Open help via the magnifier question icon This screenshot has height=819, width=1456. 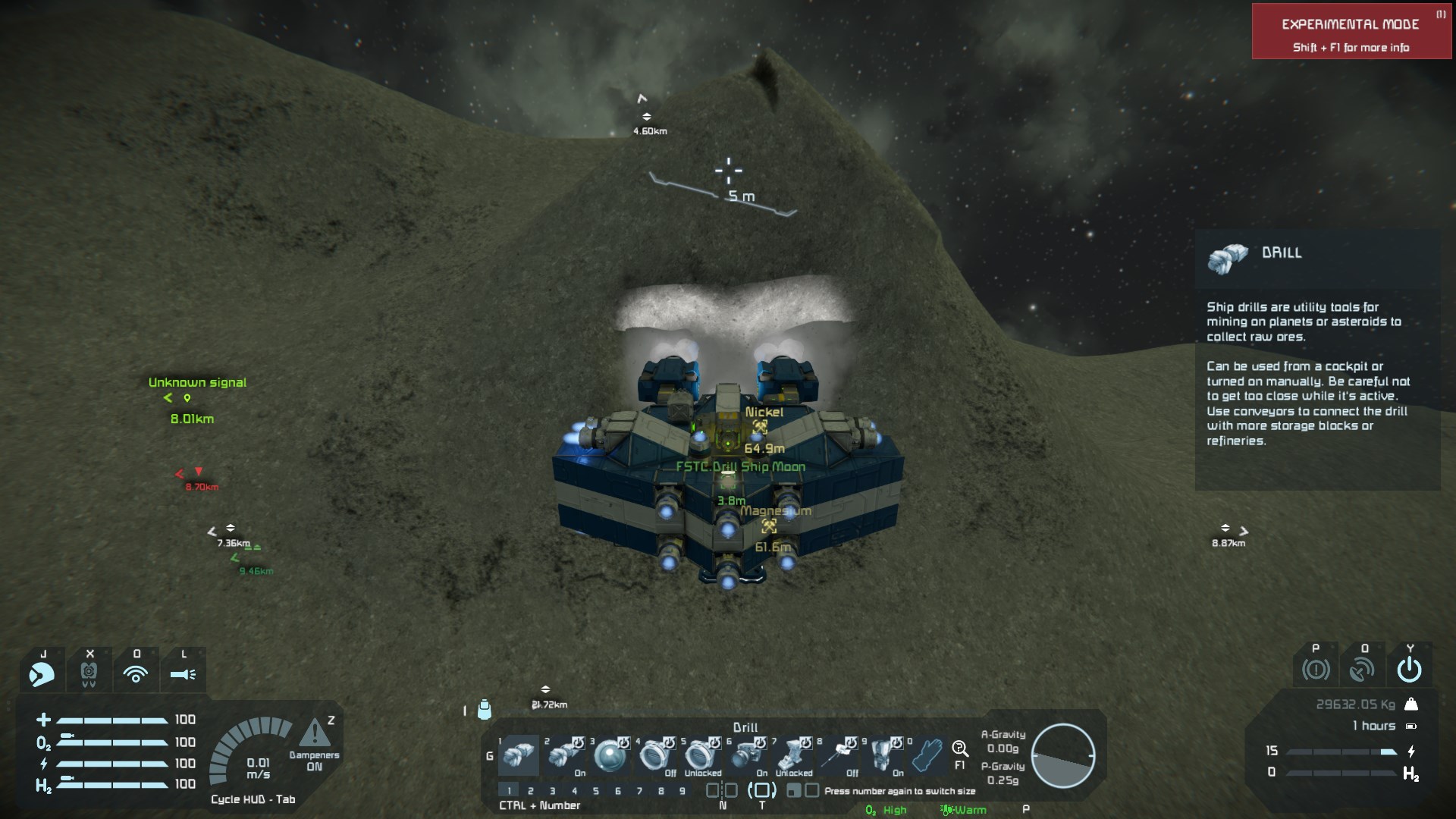[960, 751]
